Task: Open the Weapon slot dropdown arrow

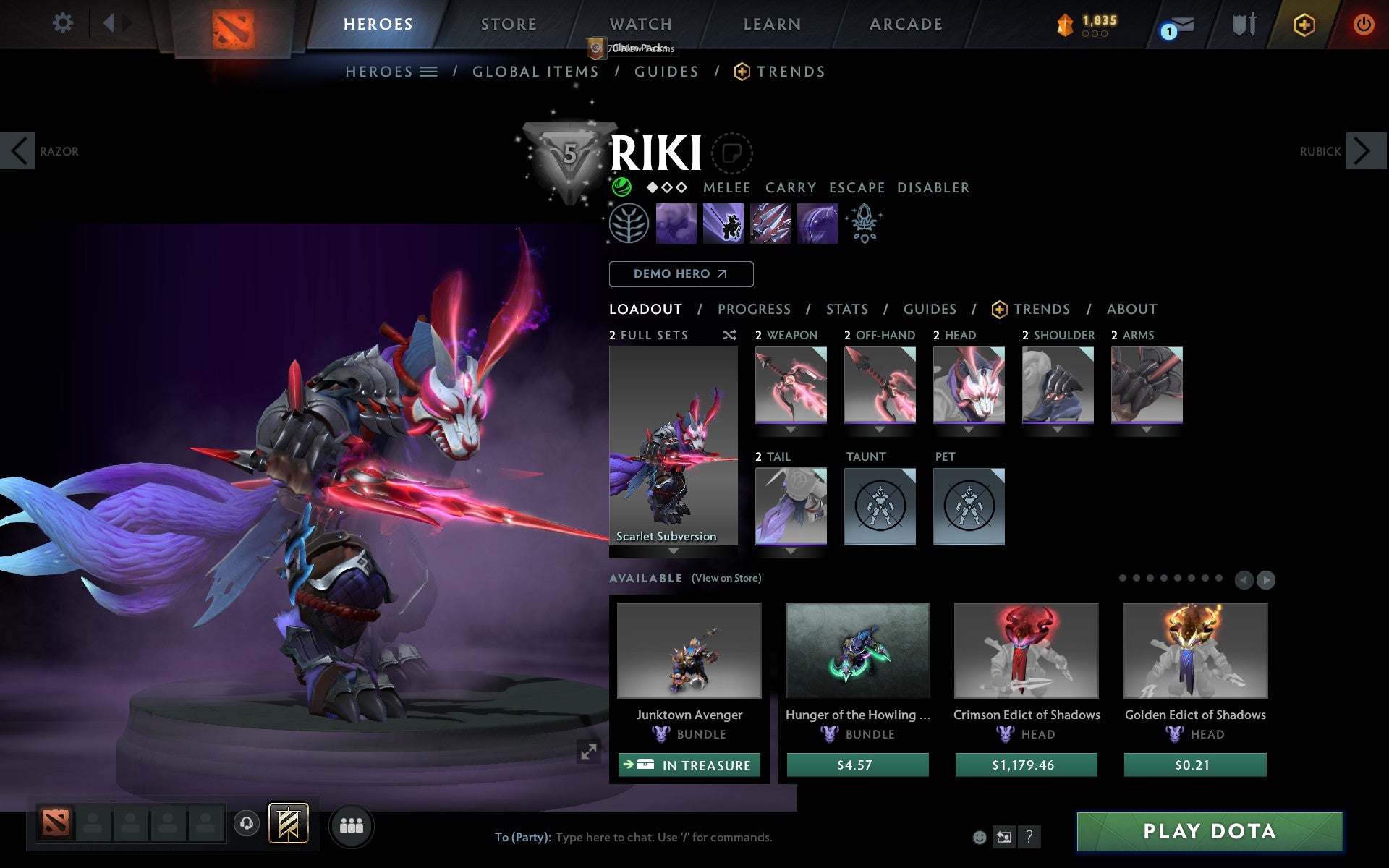Action: (790, 428)
